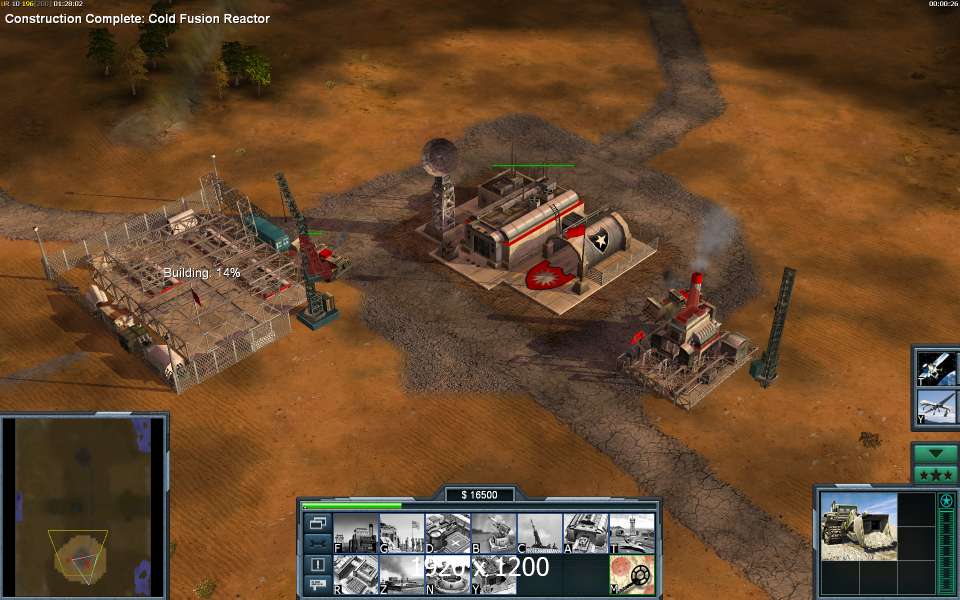Click the exclamation mark button
Viewport: 960px width, 600px height.
point(317,564)
